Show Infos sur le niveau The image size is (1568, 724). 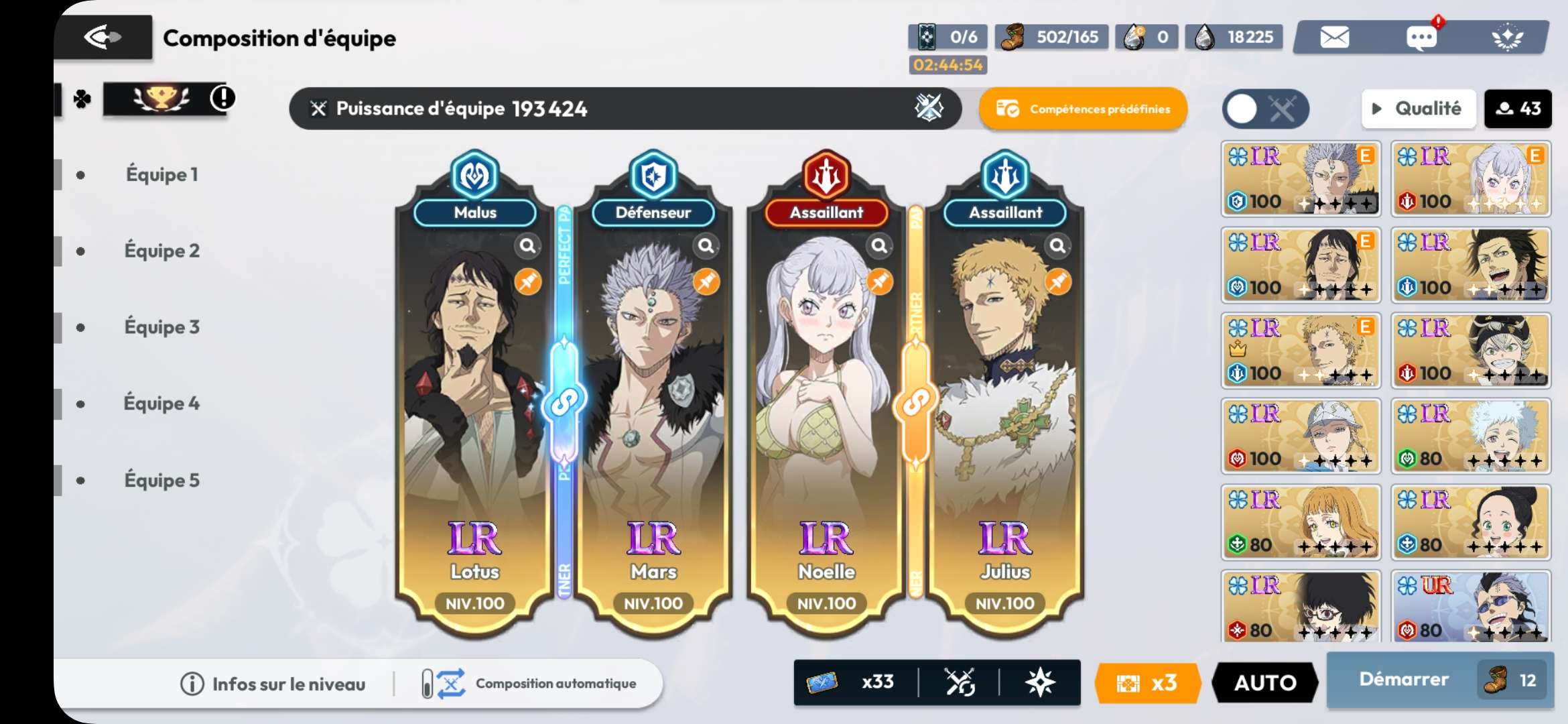(x=273, y=684)
